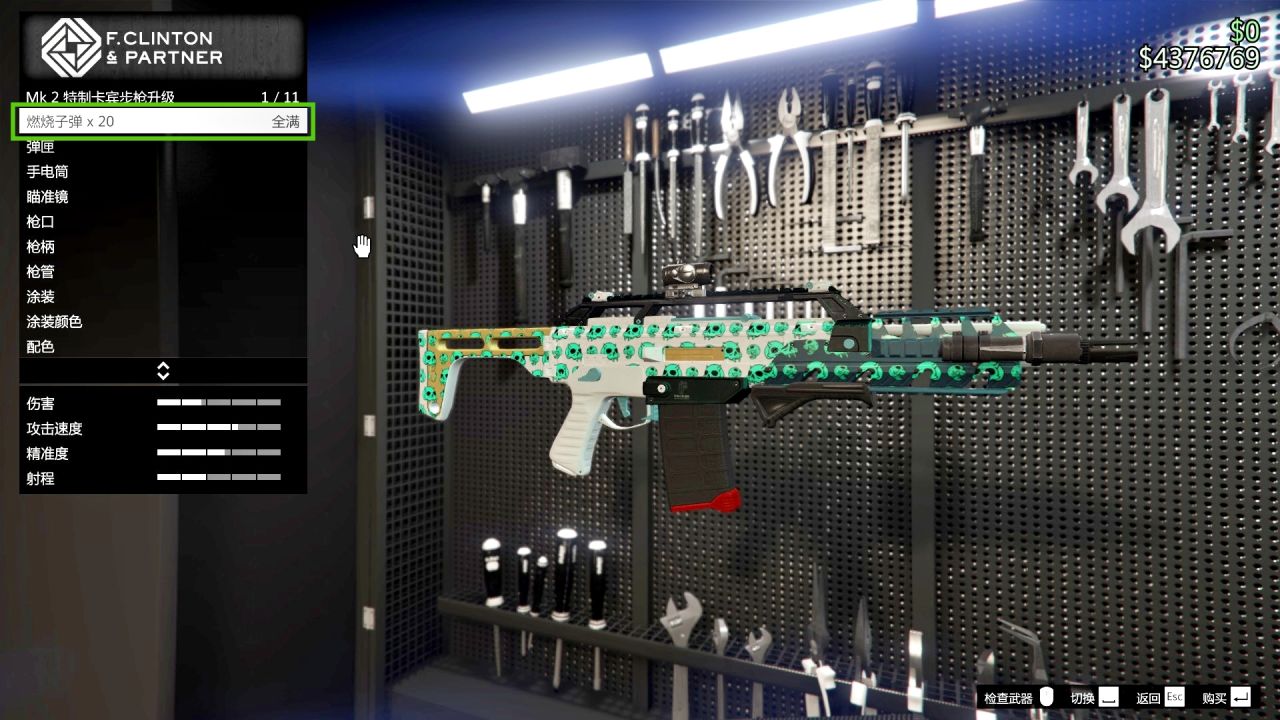Select the 燃烧子弹 x 20 ammo option

click(x=163, y=121)
